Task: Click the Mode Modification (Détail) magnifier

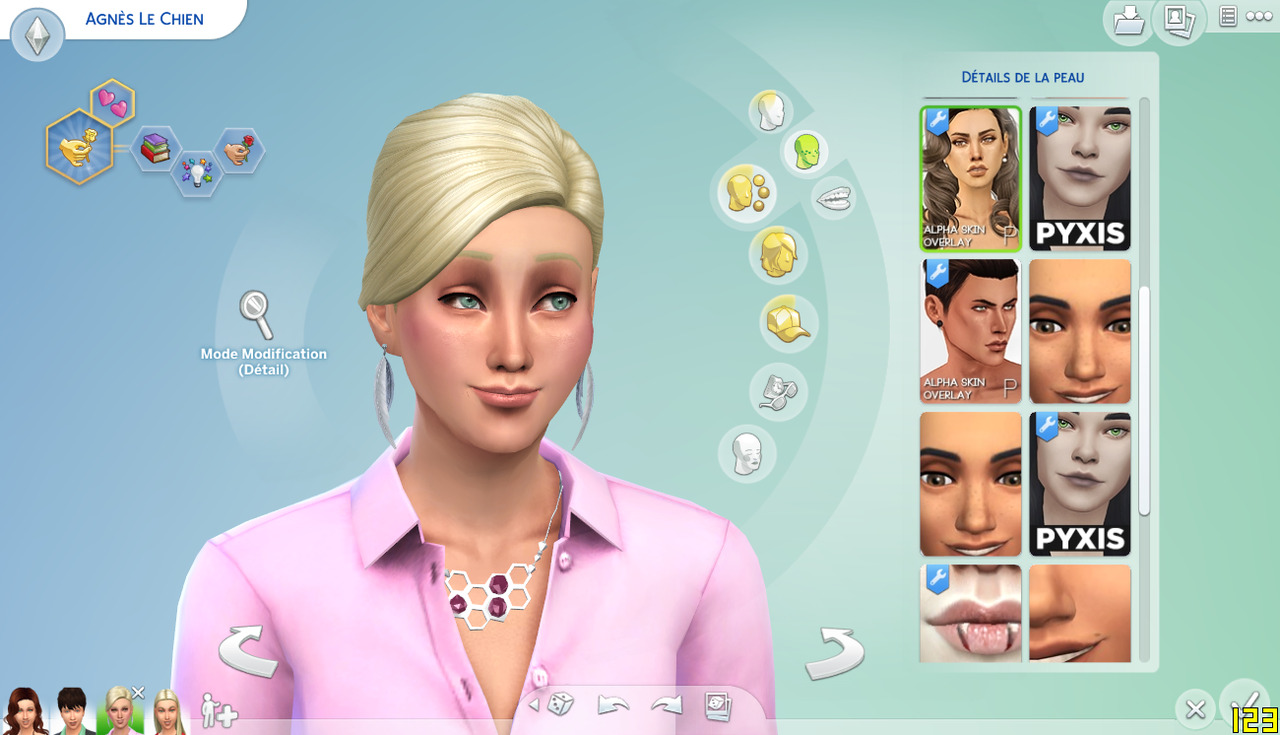Action: coord(257,314)
